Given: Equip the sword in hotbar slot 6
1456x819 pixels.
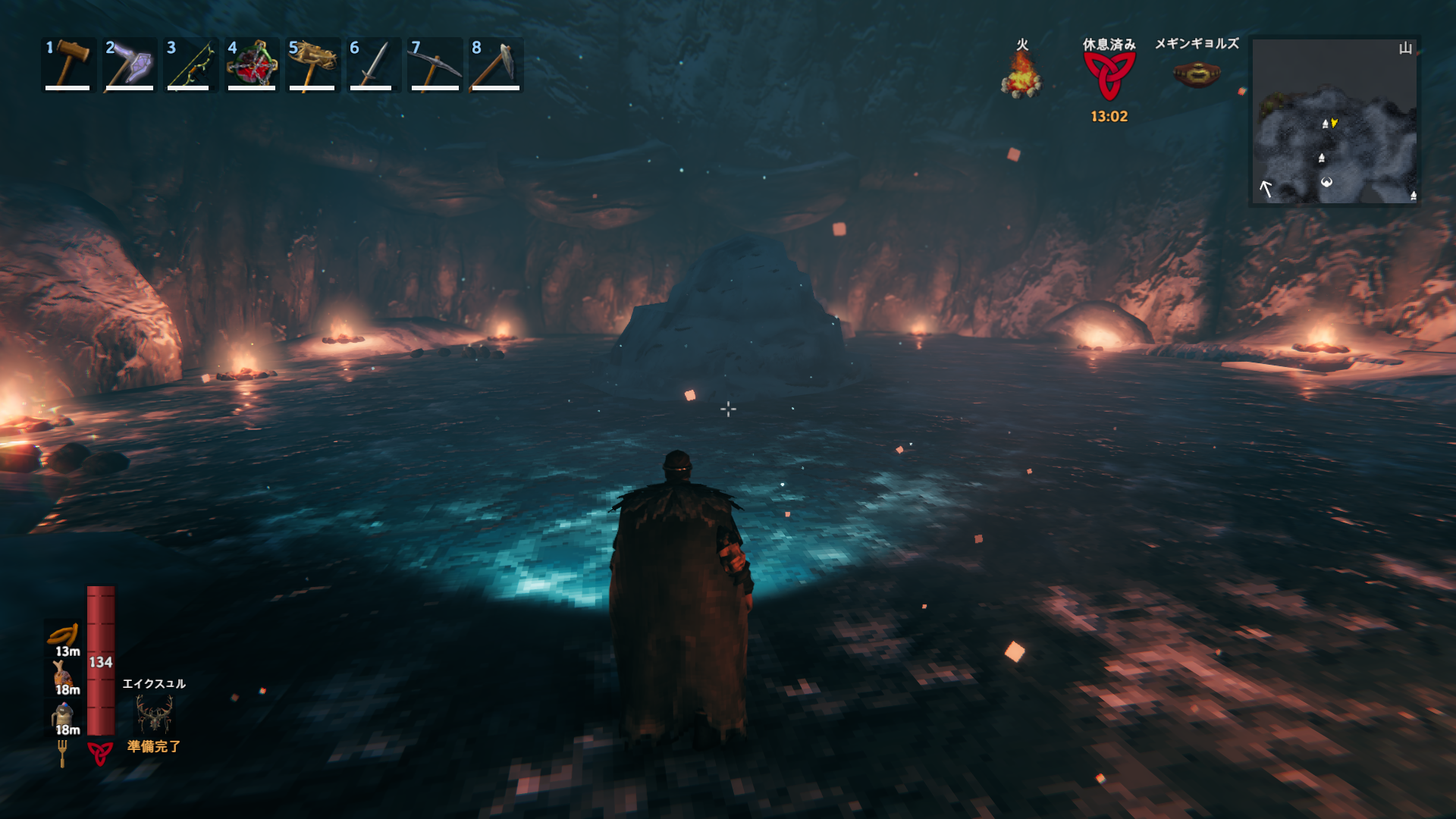Looking at the screenshot, I should (x=373, y=64).
